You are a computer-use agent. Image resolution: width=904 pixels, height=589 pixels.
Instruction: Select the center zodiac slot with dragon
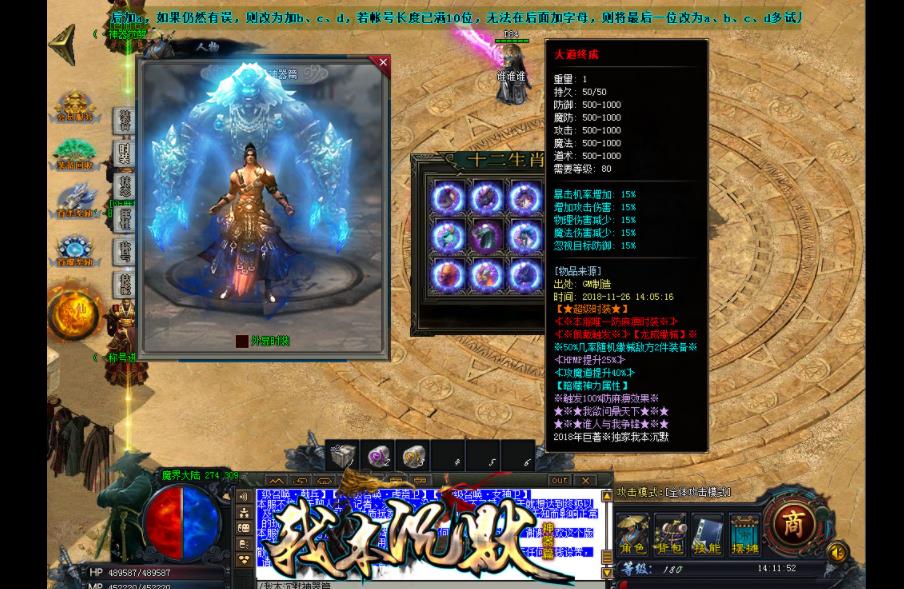[486, 236]
